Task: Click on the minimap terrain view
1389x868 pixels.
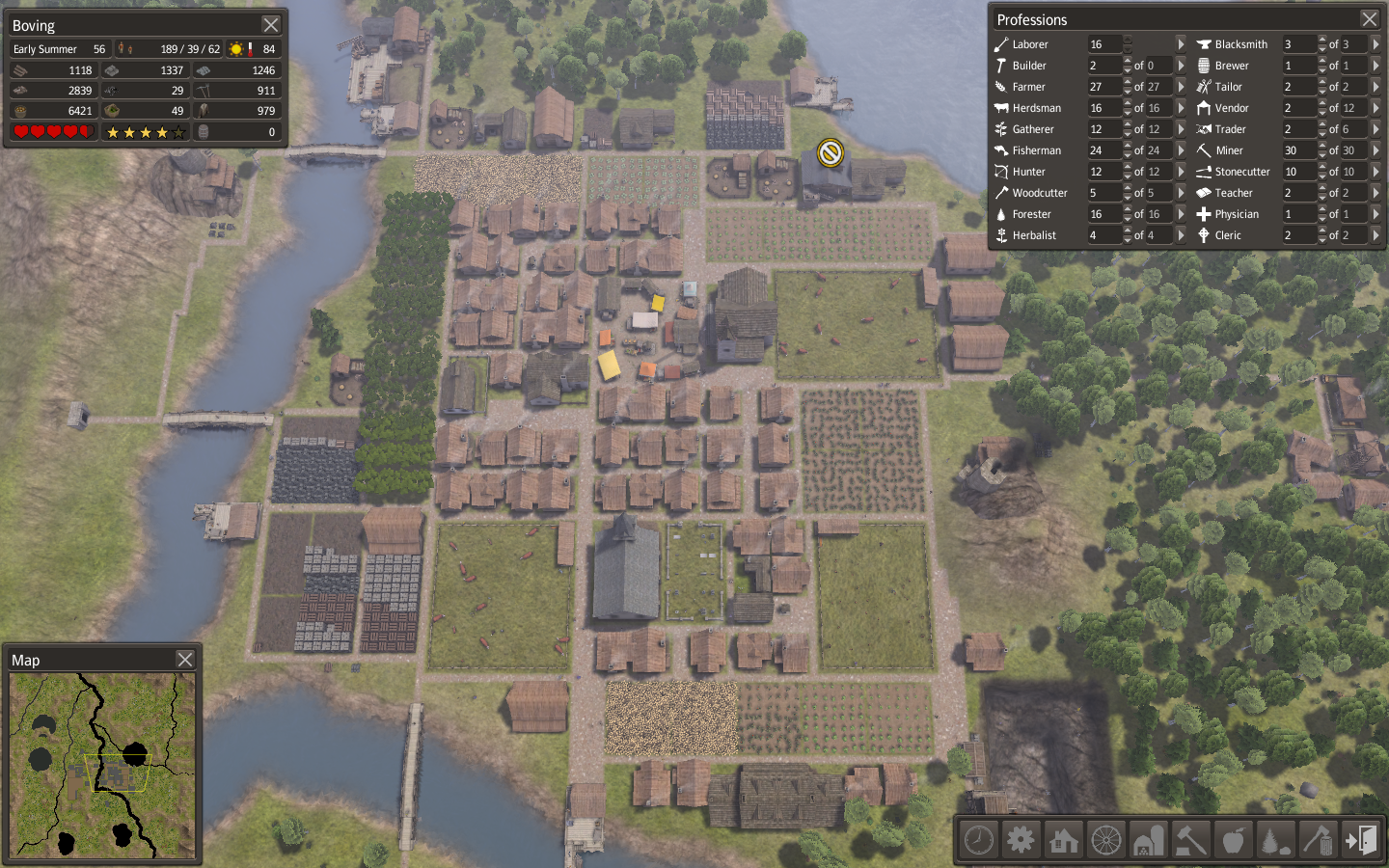Action: click(x=102, y=765)
